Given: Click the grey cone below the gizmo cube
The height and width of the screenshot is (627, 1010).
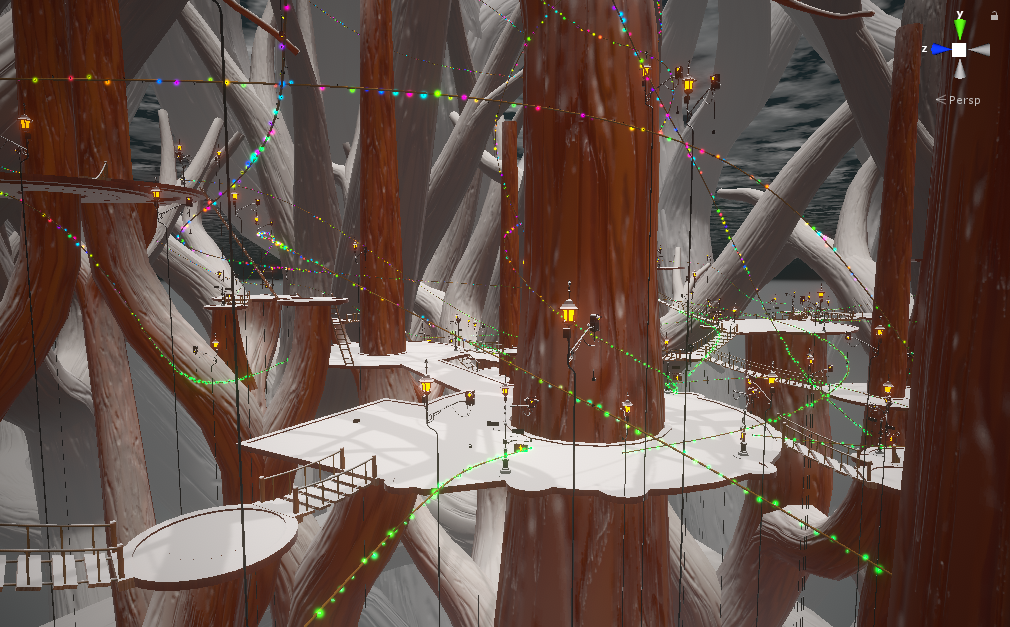Looking at the screenshot, I should tap(959, 69).
